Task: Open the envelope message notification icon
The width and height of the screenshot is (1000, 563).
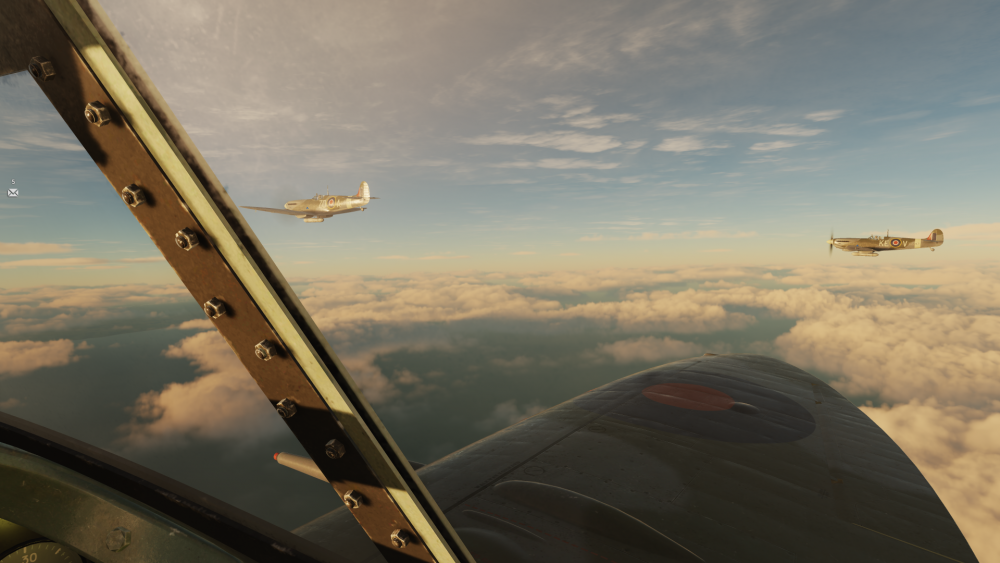Action: click(x=13, y=191)
